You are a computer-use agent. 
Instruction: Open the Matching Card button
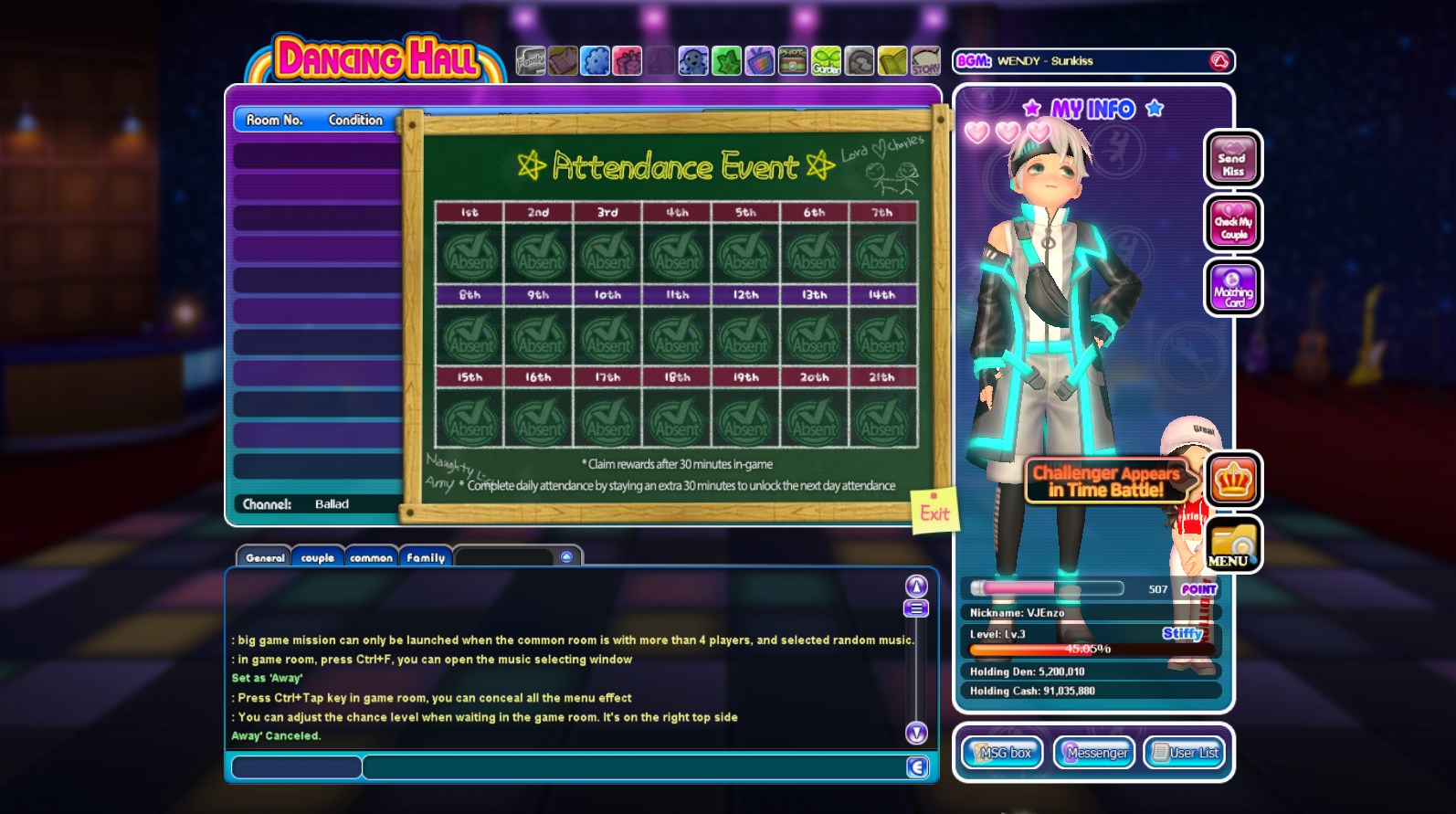1233,289
